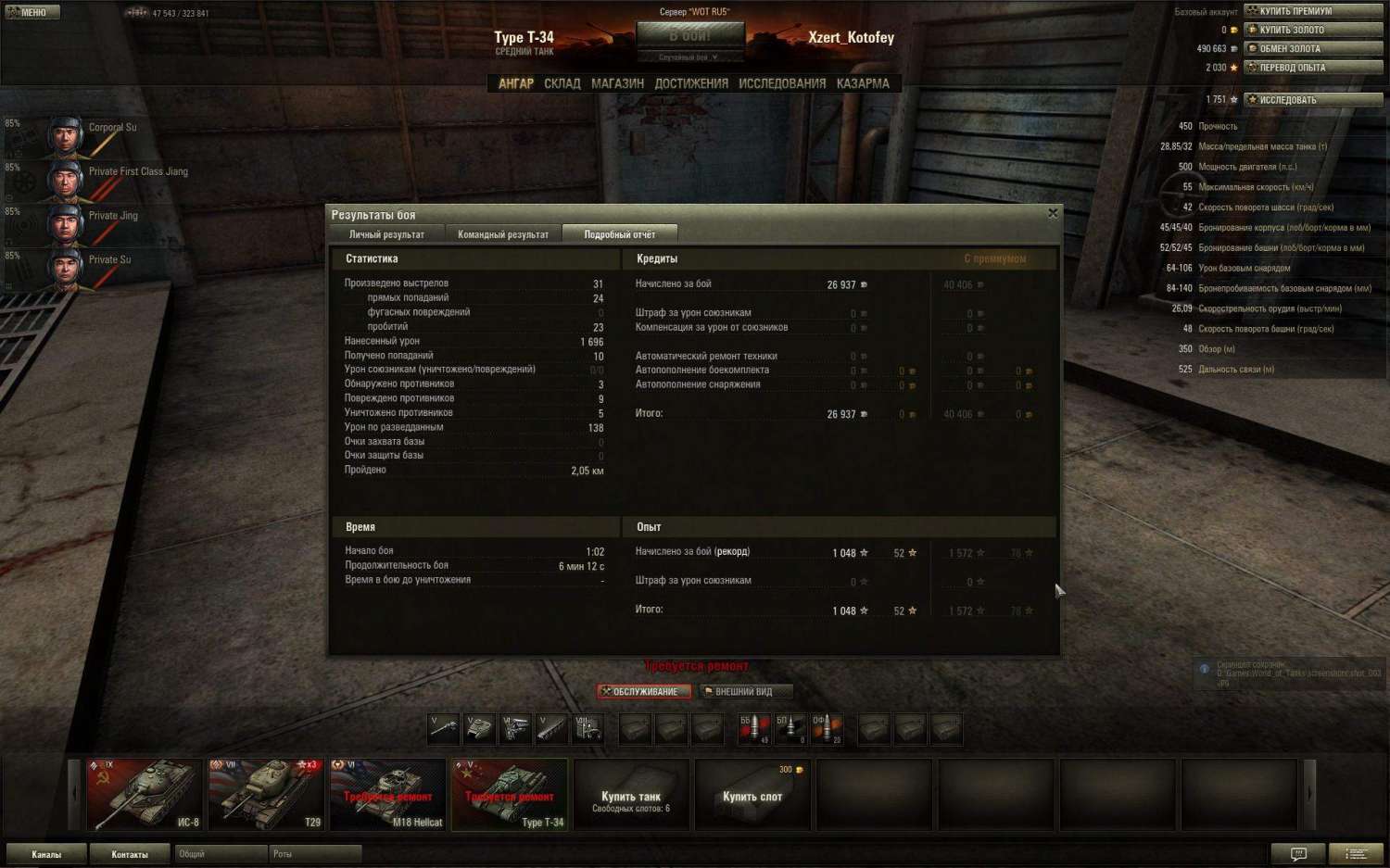Click the Обслуживание button
Screen dimensions: 1390x868
[645, 691]
